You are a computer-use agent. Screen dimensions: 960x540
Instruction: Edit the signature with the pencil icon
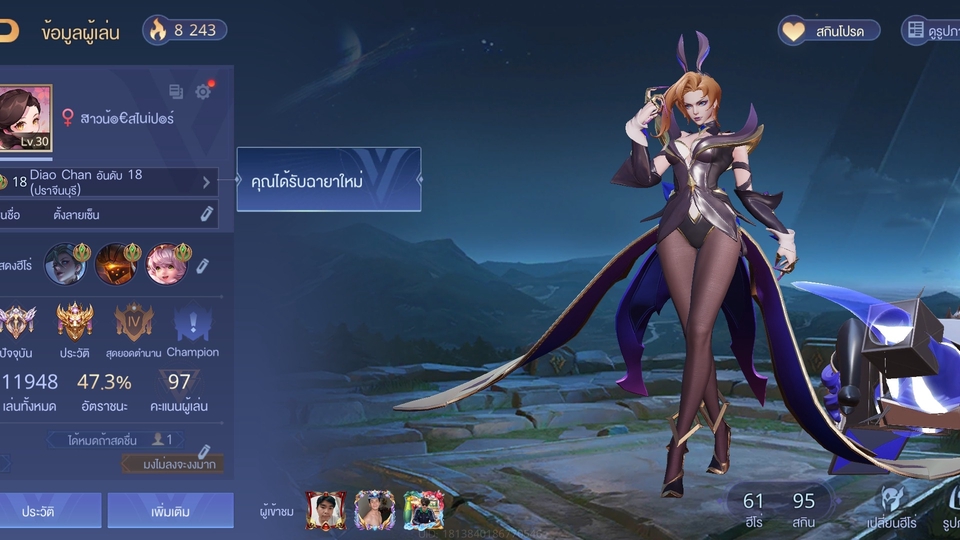(x=206, y=214)
